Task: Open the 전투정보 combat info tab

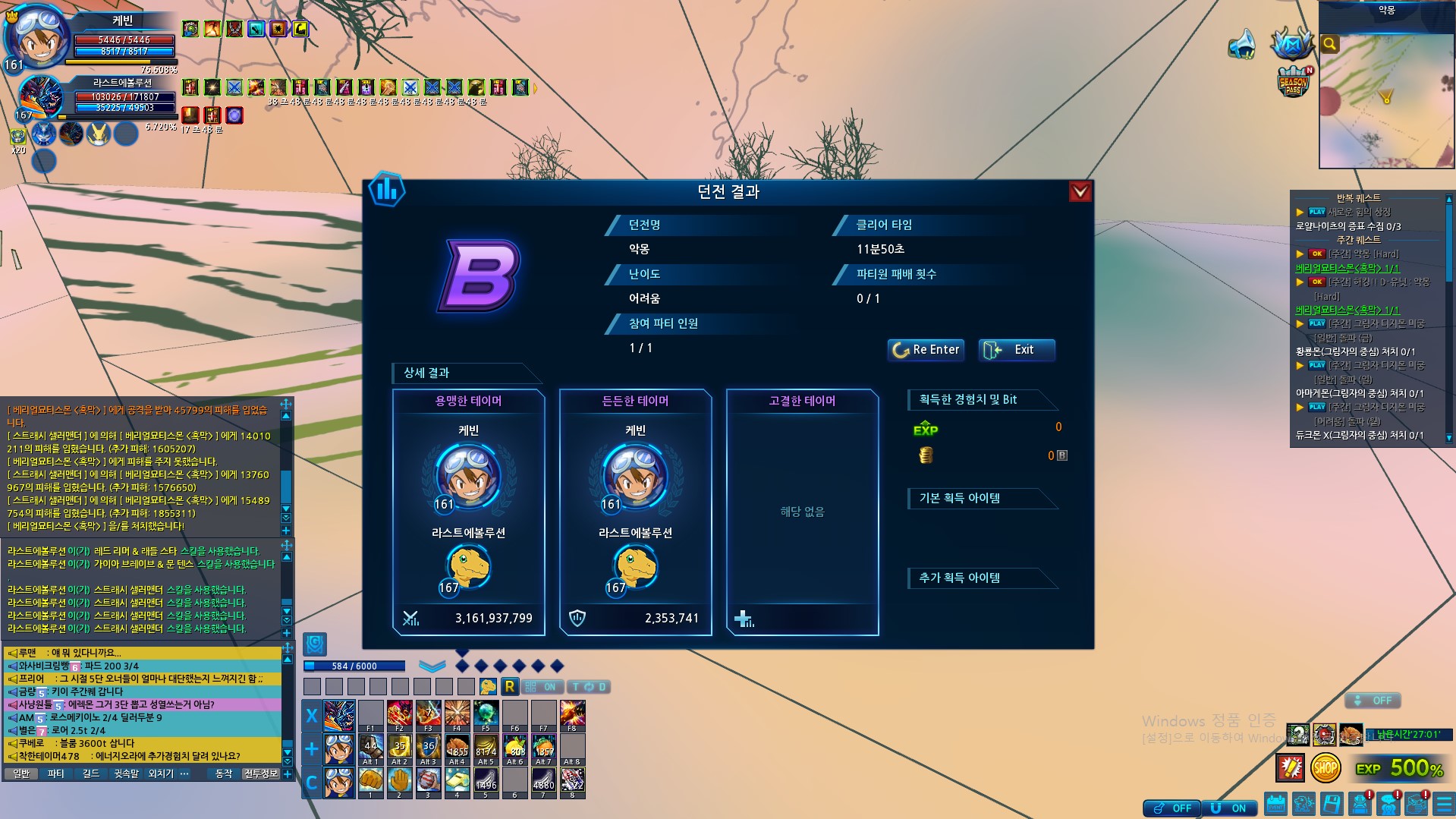Action: click(260, 773)
